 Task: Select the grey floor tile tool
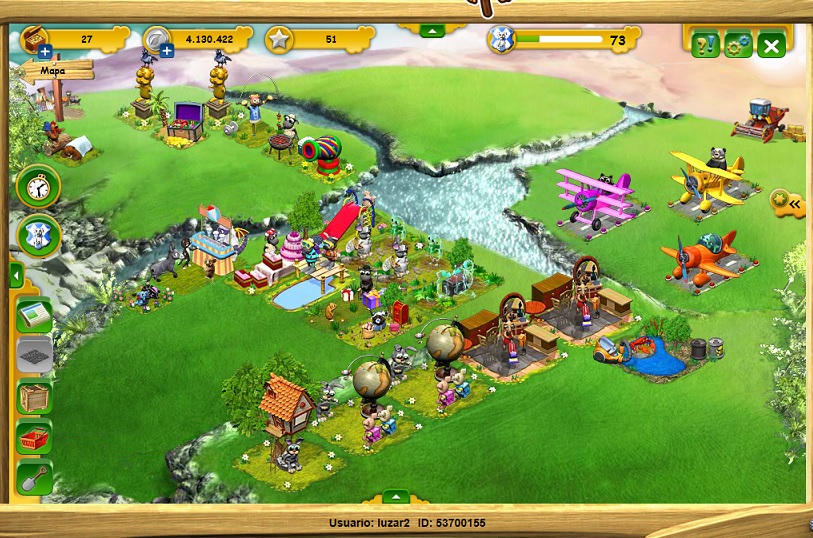(35, 355)
